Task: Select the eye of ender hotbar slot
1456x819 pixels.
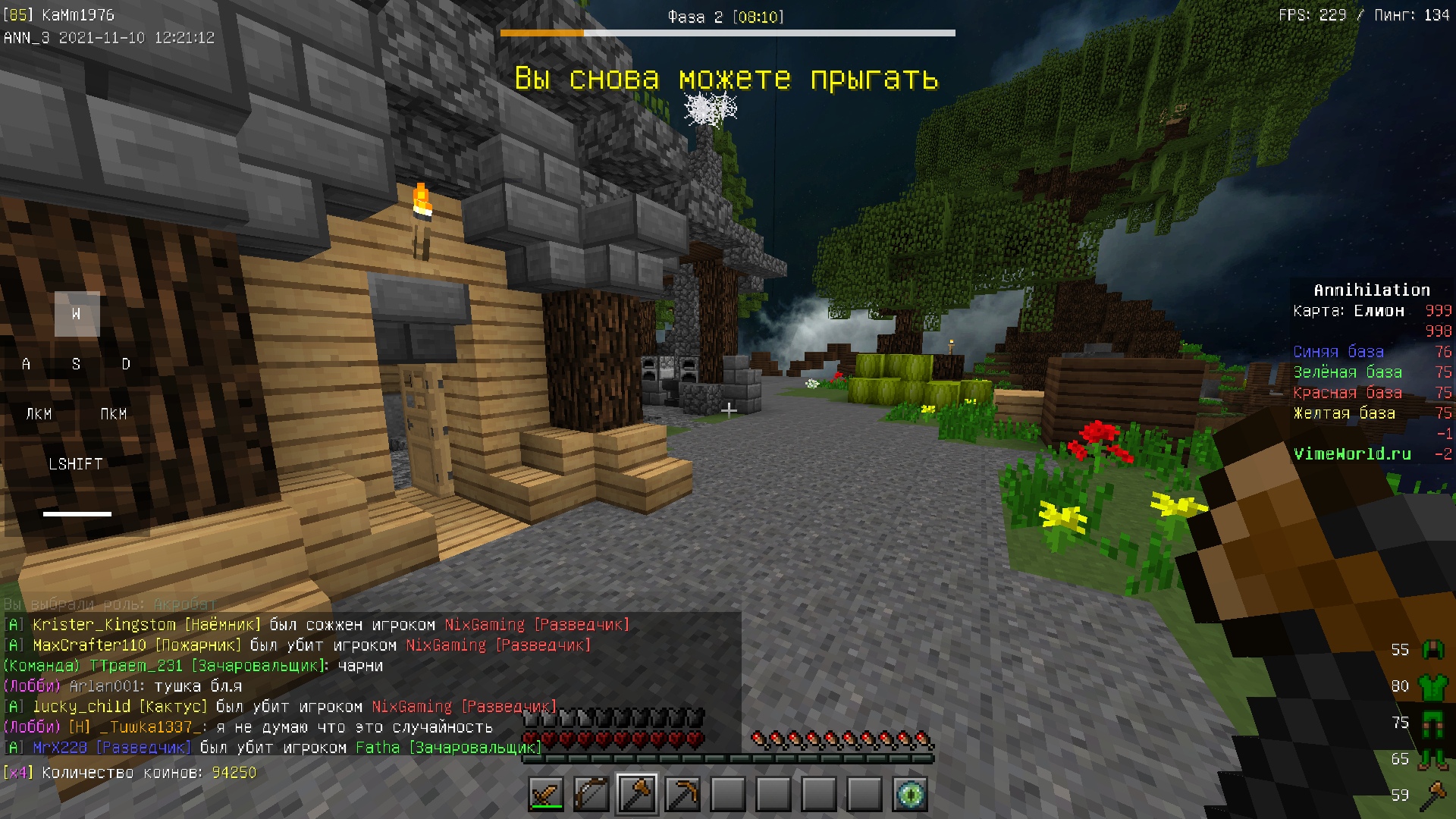Action: 910,795
